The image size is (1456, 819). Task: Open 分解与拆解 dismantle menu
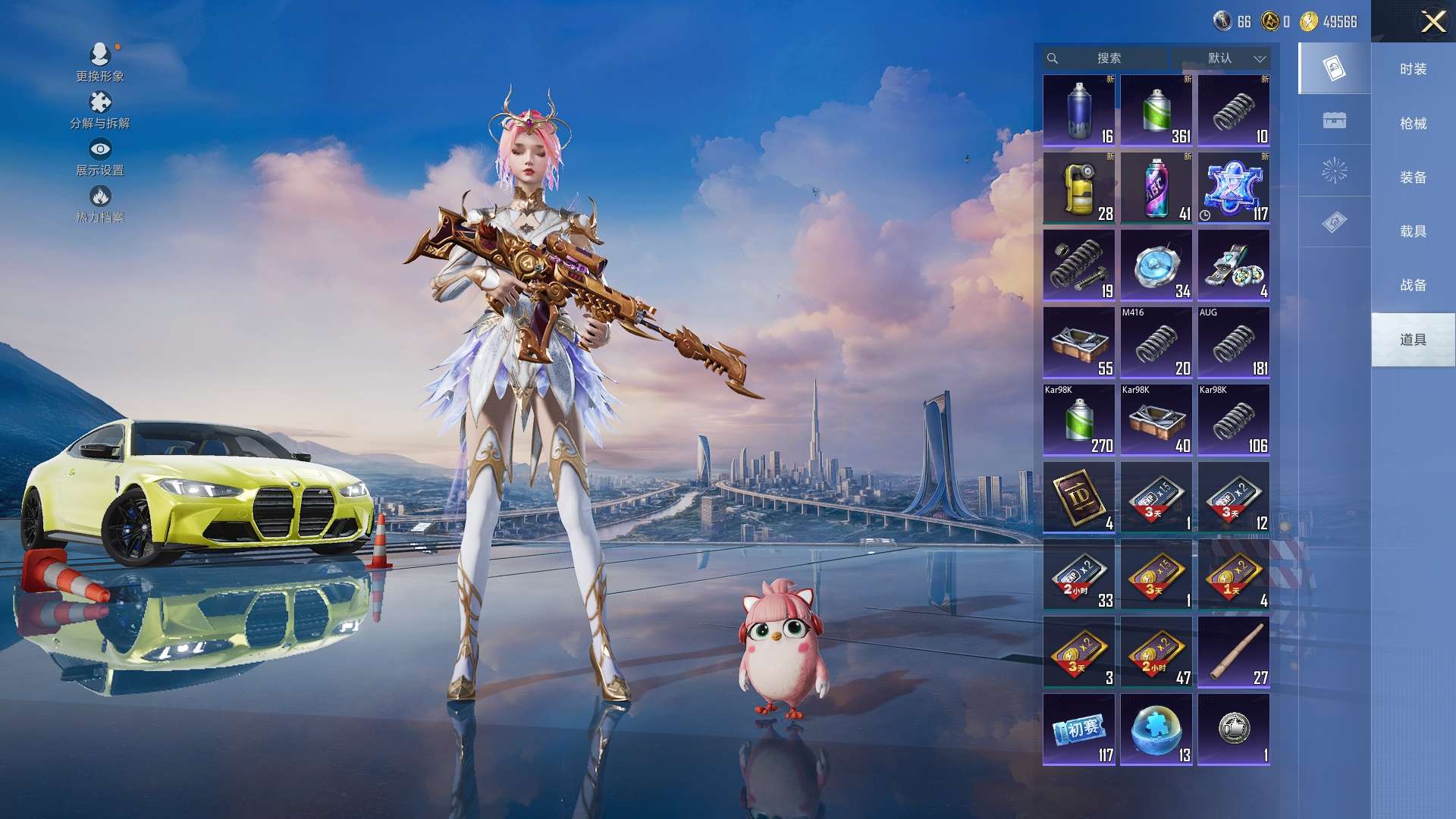pos(100,110)
